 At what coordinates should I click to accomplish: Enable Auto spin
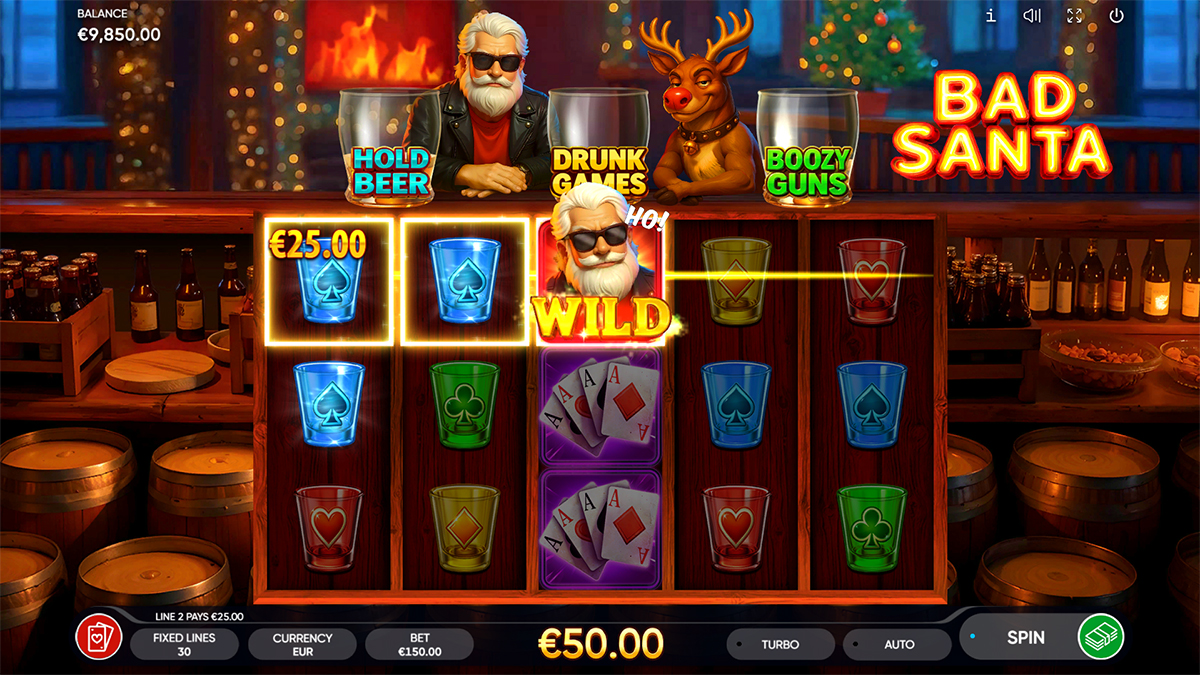[x=898, y=644]
